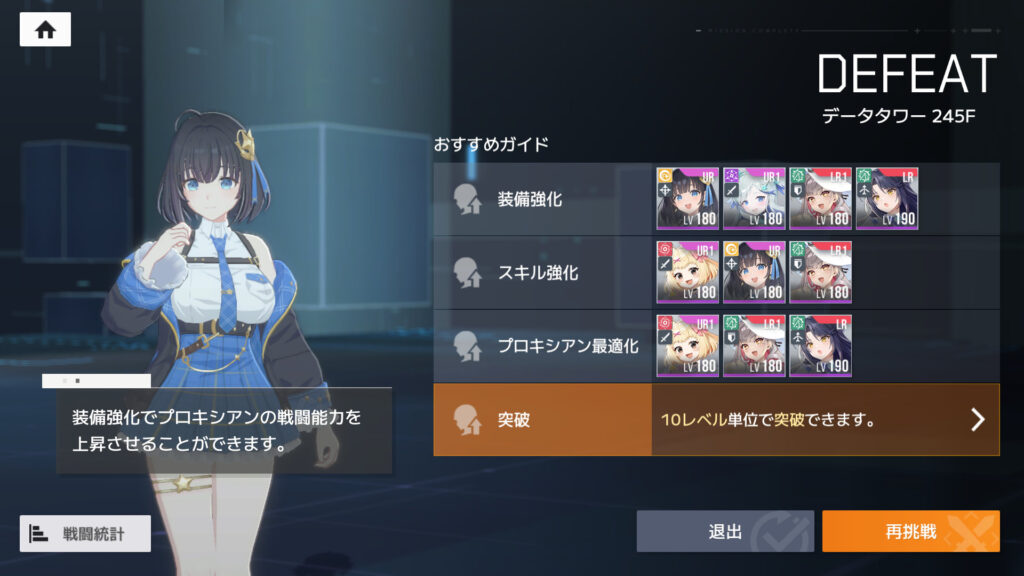The image size is (1024, 576).
Task: Click the arrow on the 突破 row
Action: coord(978,419)
